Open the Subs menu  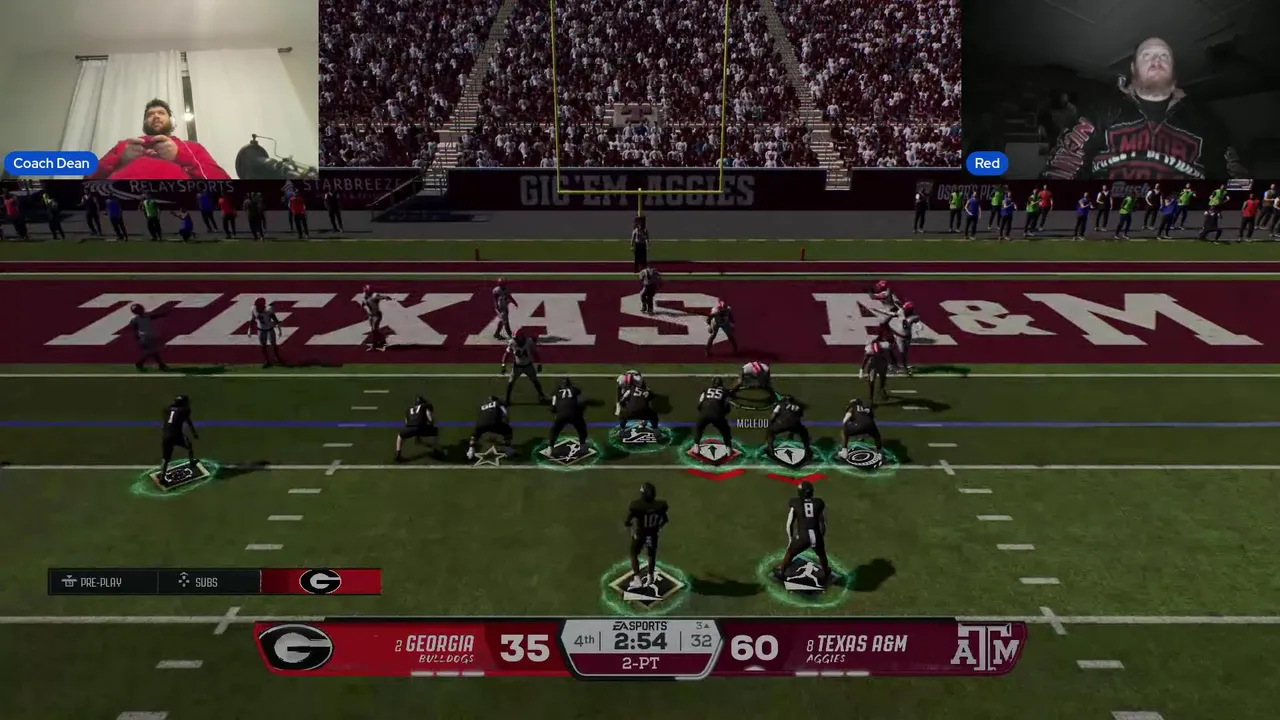(x=198, y=582)
